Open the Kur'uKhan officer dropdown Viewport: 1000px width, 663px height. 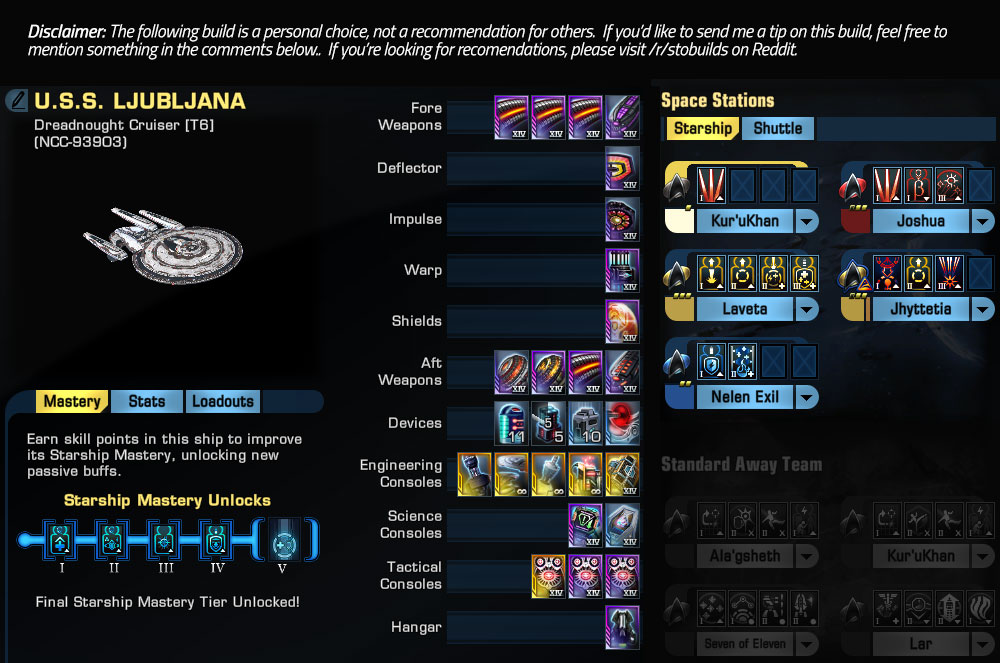806,221
